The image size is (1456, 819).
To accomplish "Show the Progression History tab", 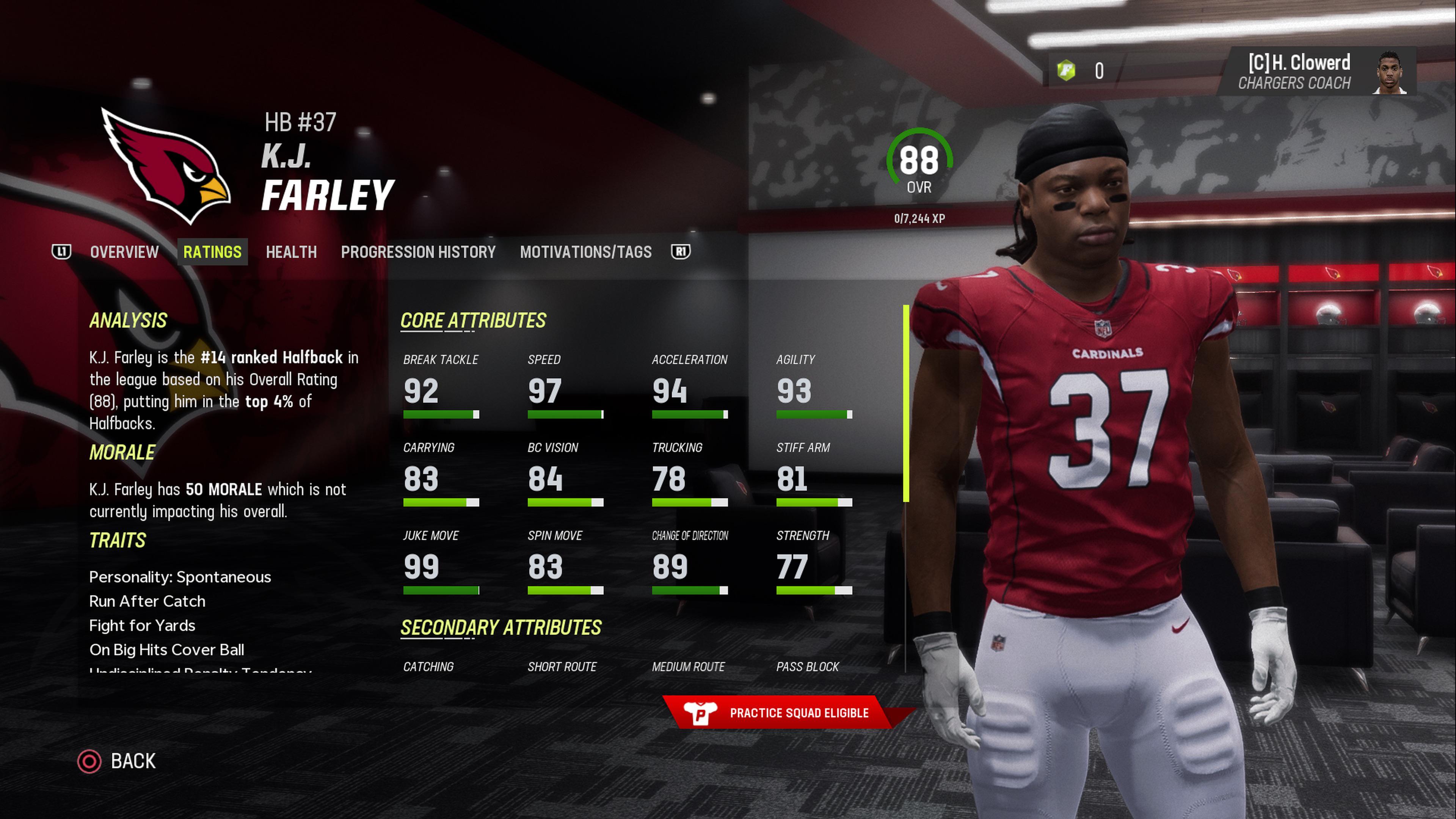I will (418, 252).
